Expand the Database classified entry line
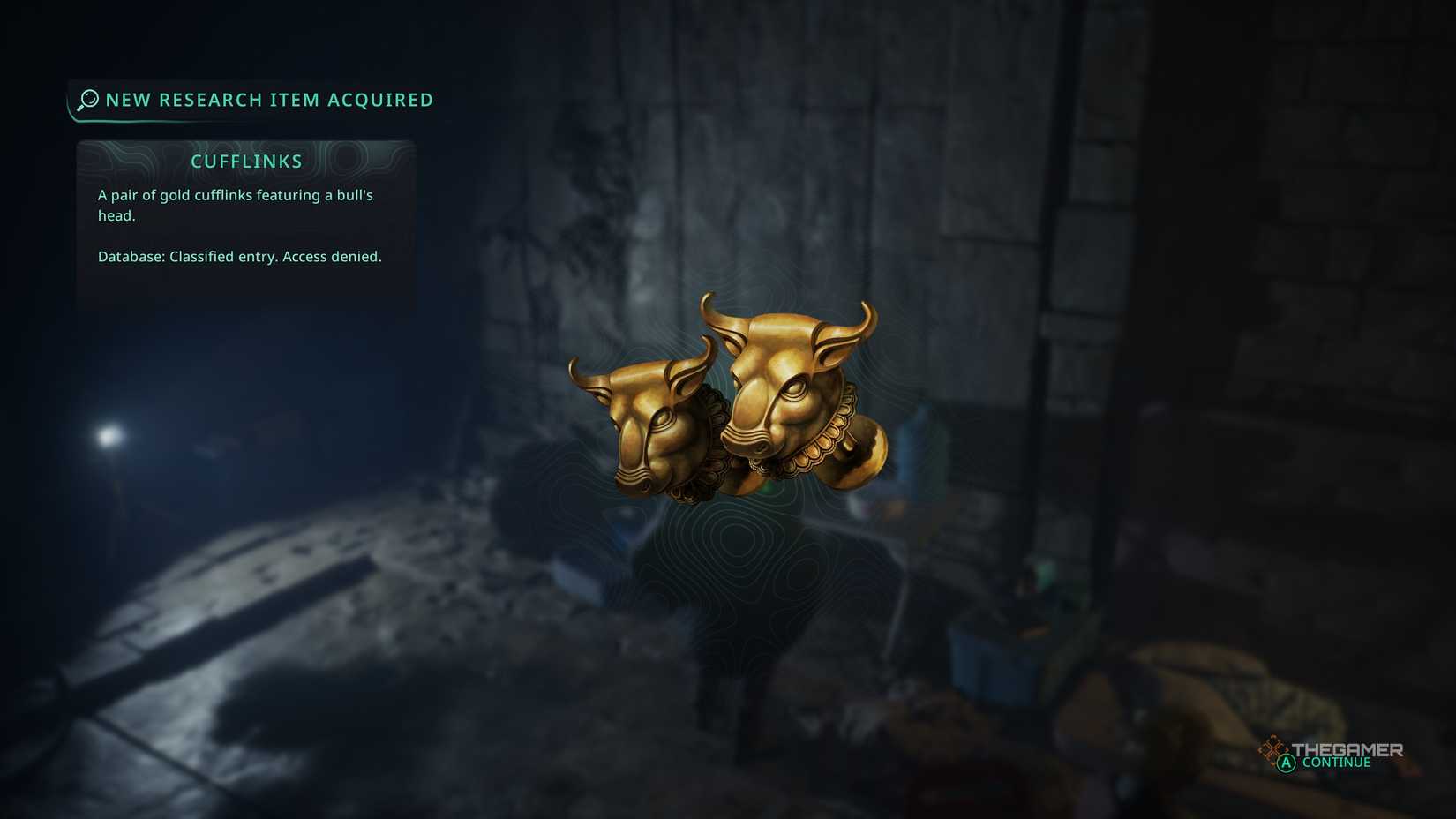The image size is (1456, 819). [x=240, y=256]
